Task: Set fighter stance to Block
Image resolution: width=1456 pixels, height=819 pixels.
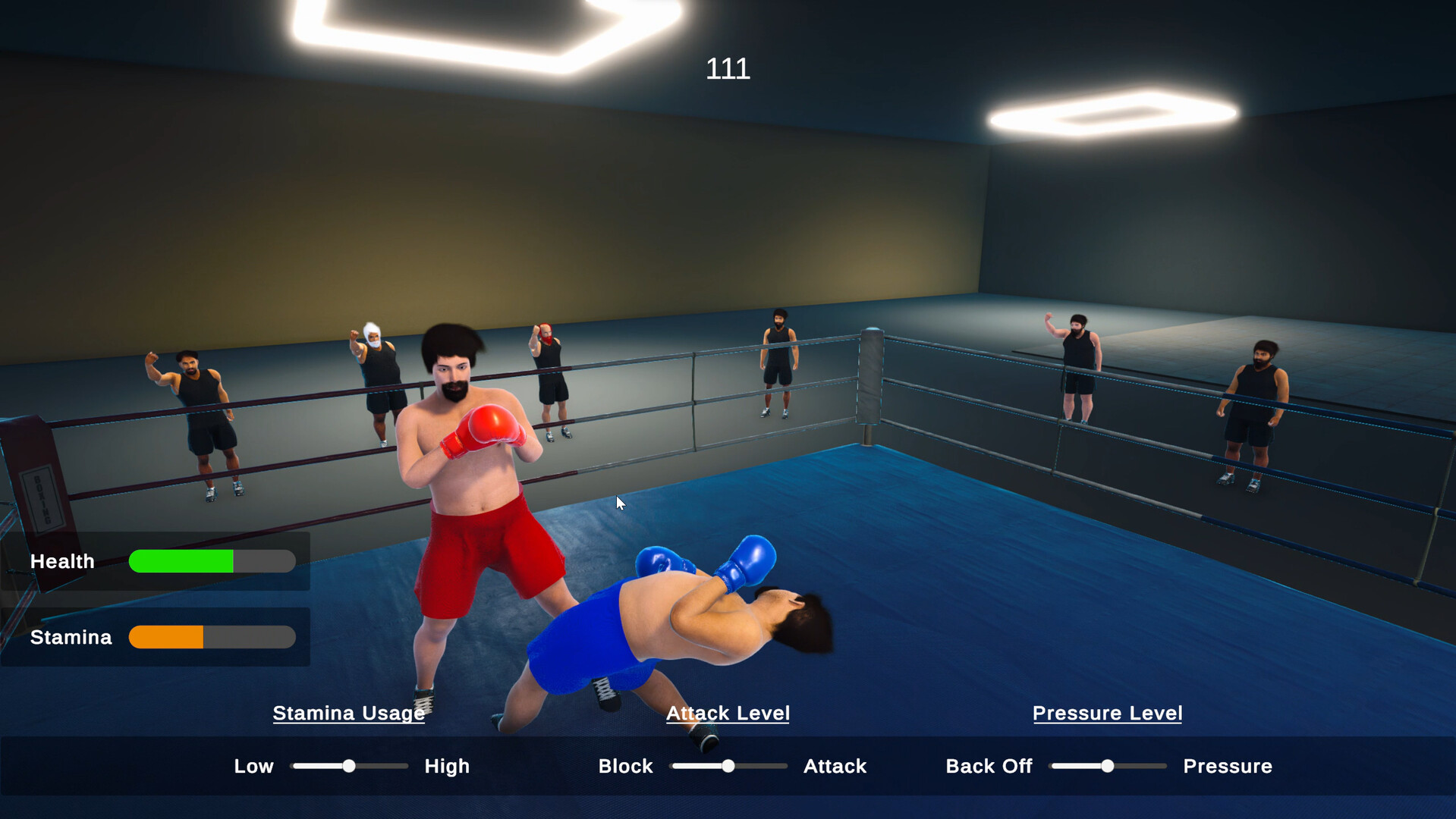Action: coord(625,766)
